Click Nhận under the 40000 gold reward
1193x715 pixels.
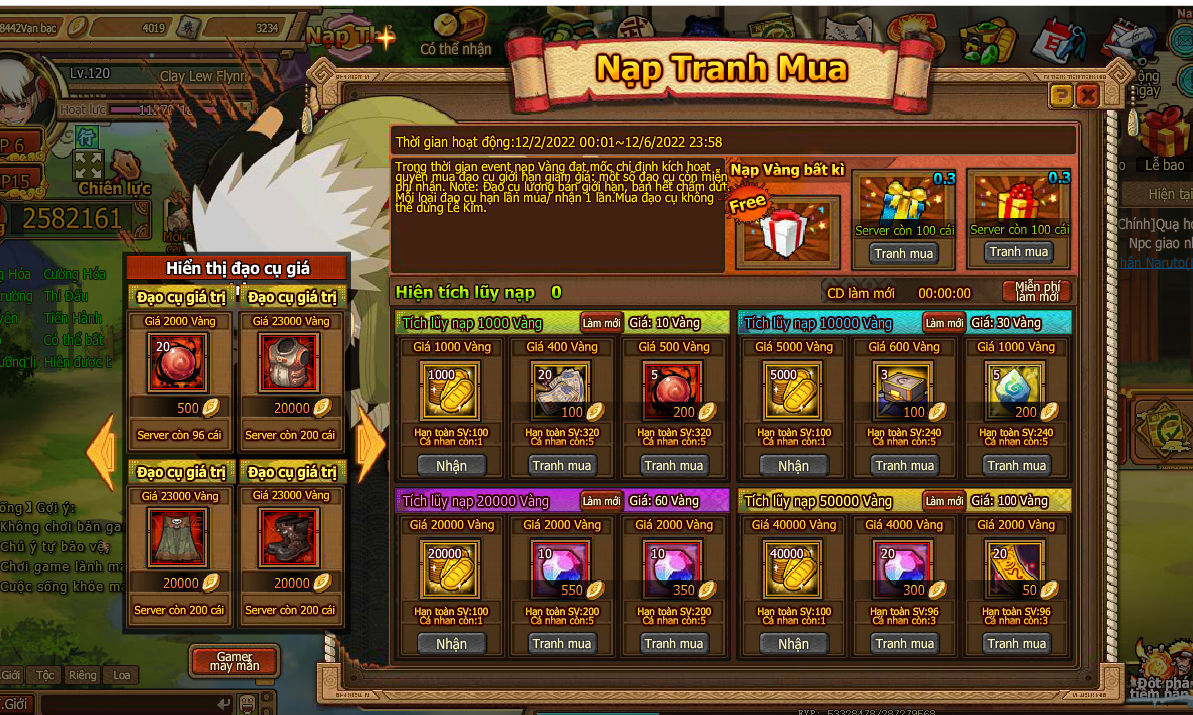[793, 644]
